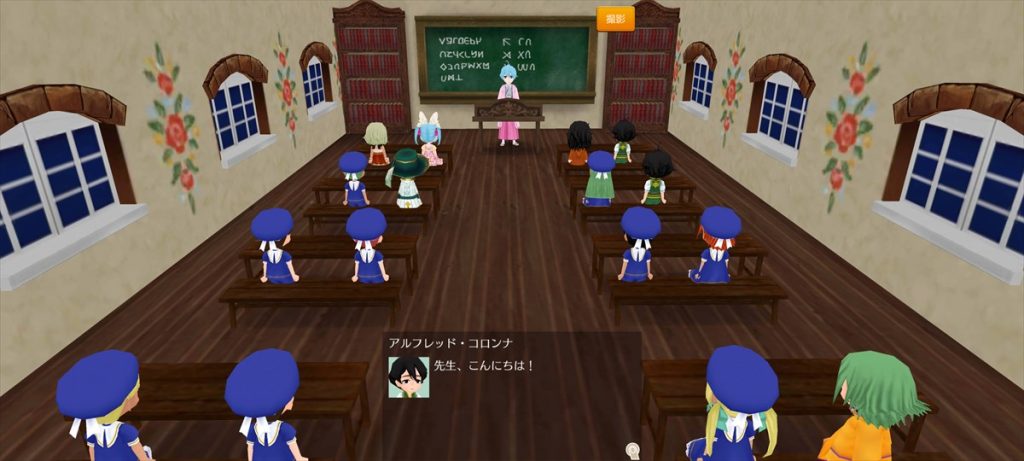Screen dimensions: 1024x461
Task: Tap the orange 撮影 screenshot button
Action: 615,18
